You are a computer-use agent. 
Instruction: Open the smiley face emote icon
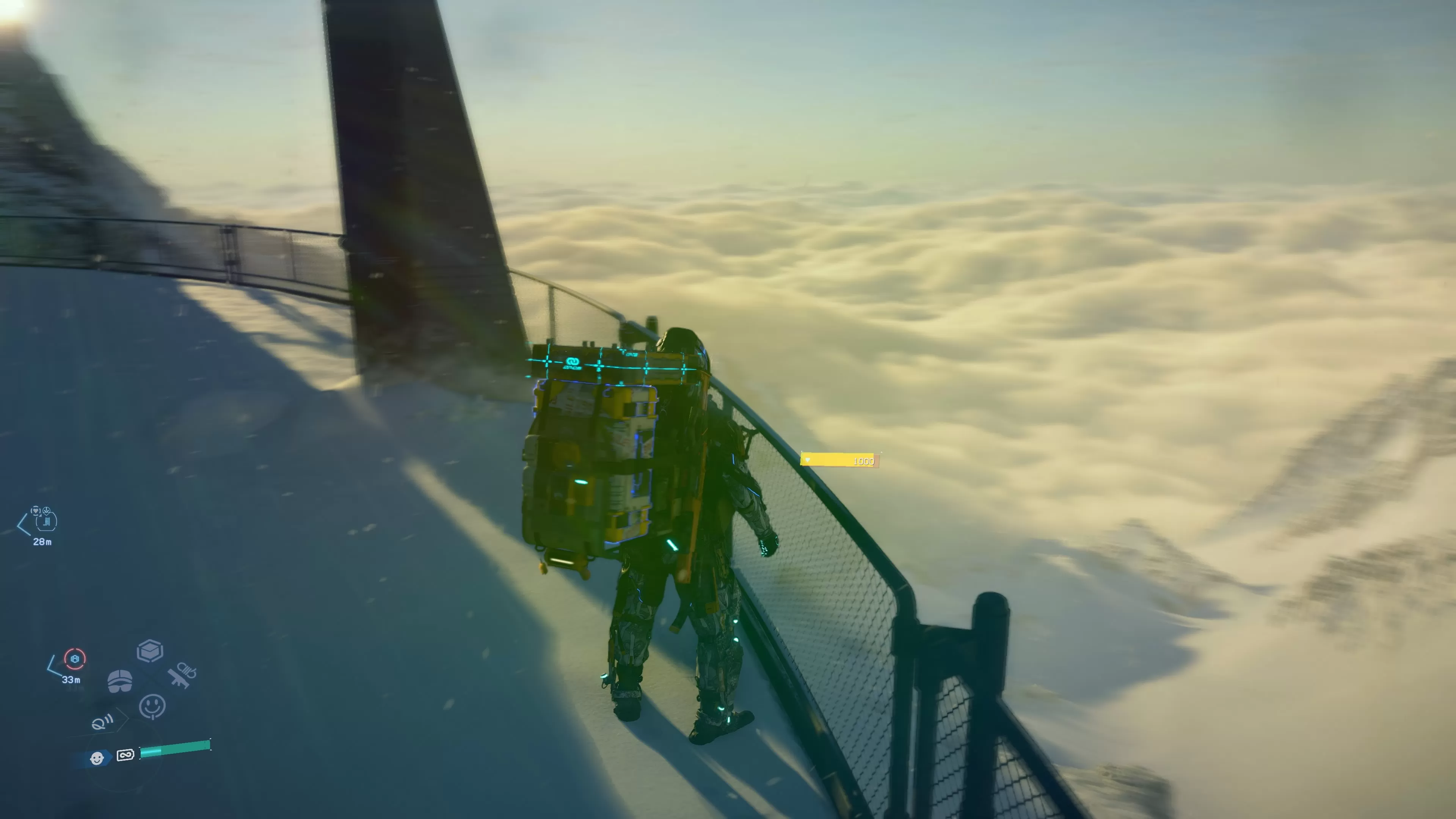point(152,706)
